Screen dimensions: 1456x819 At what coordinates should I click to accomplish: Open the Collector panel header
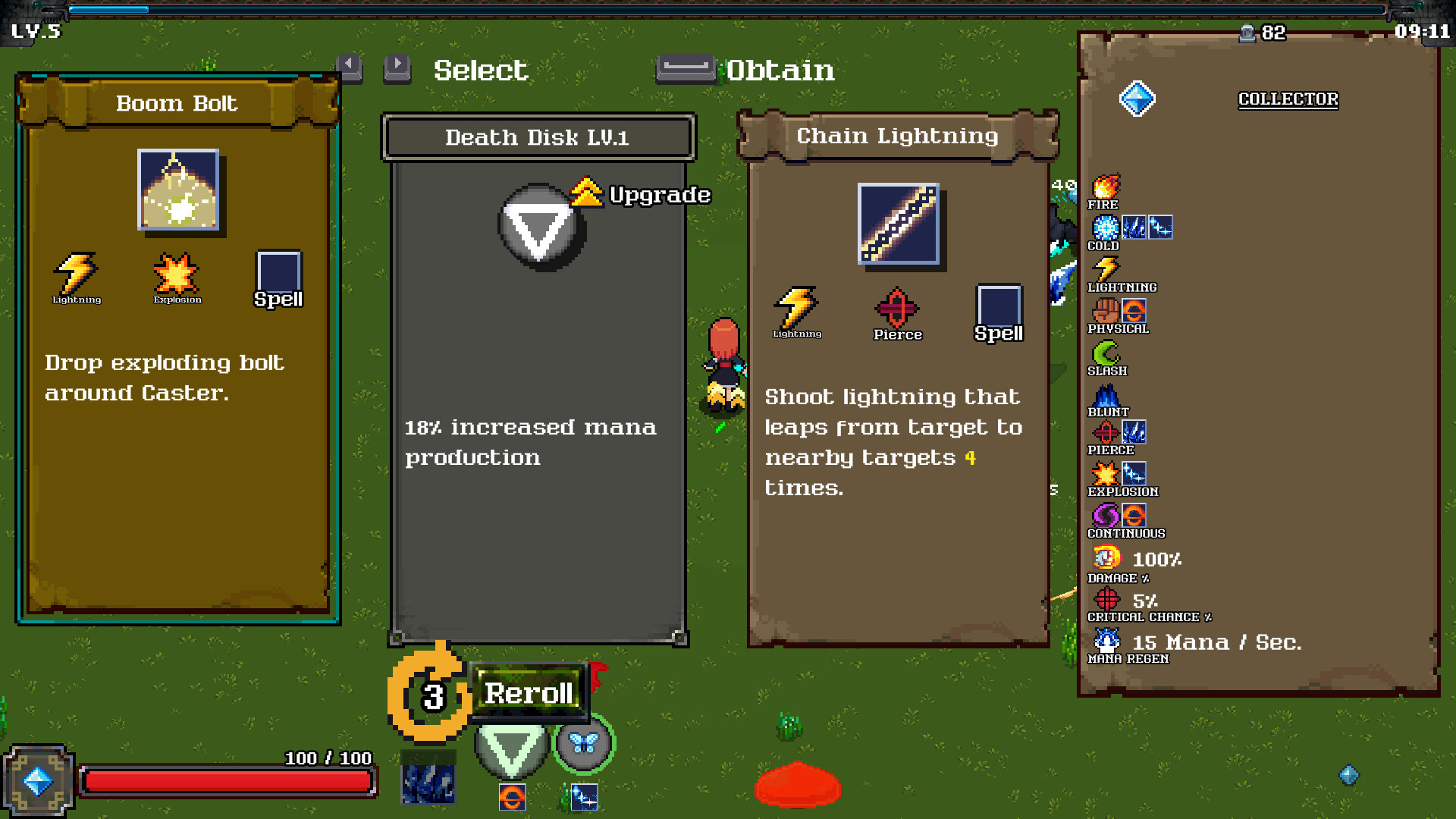[1288, 99]
